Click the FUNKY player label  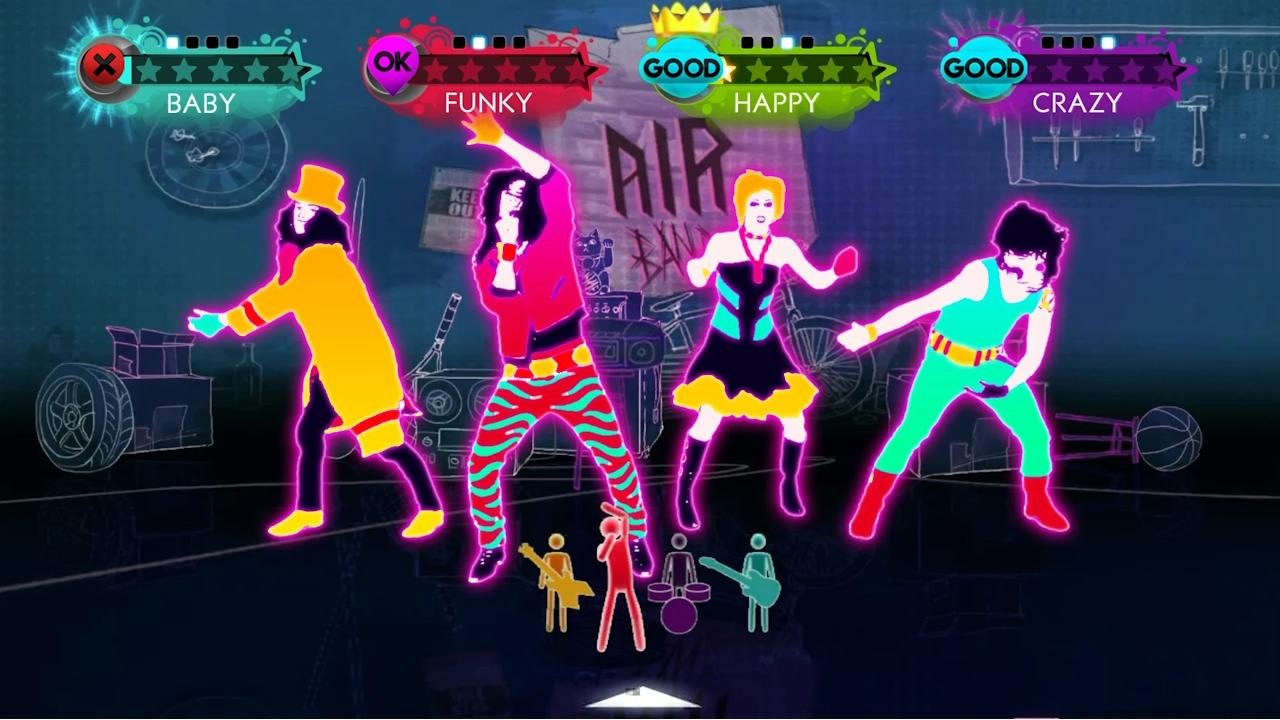tap(489, 101)
